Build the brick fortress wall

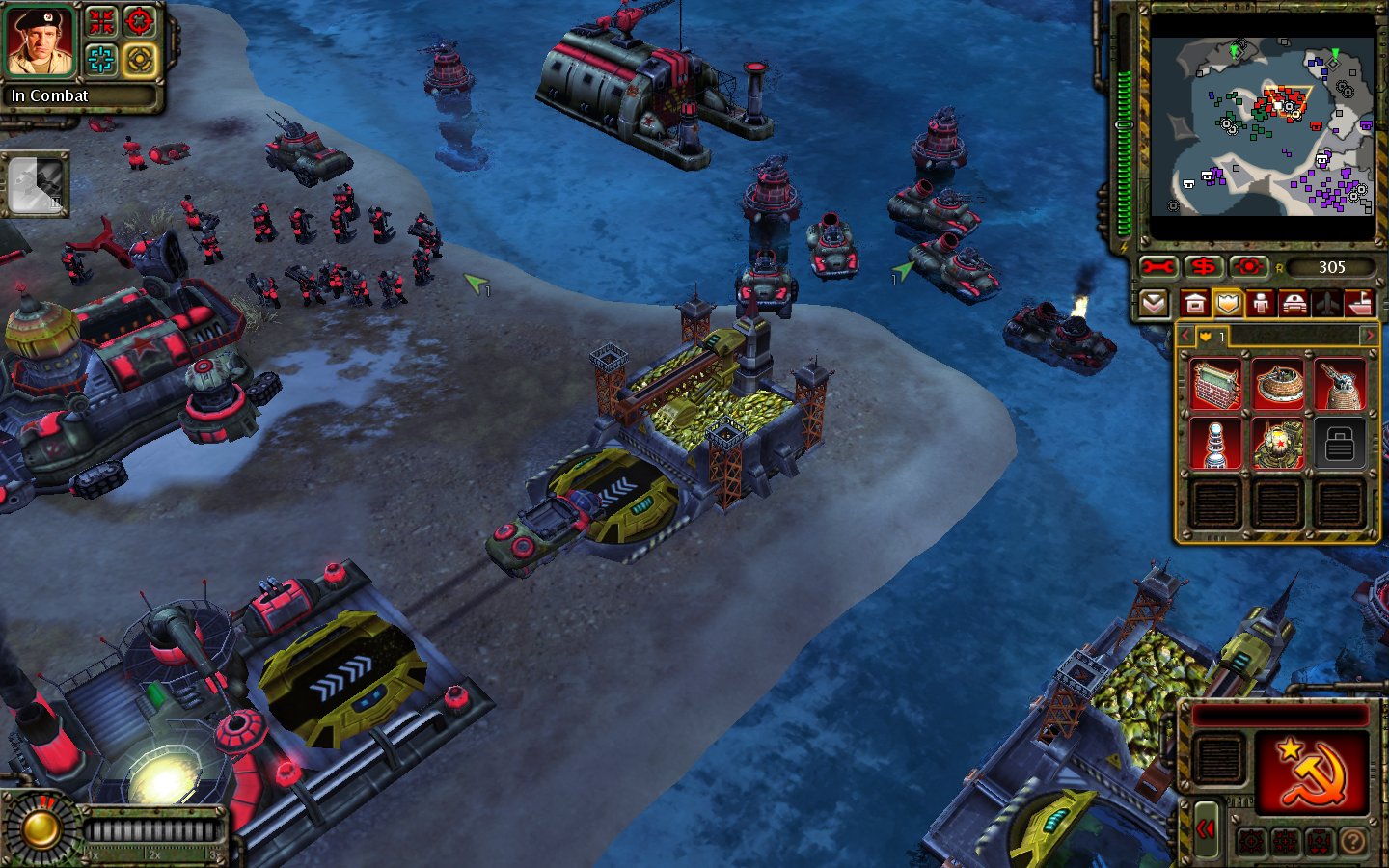[1215, 384]
